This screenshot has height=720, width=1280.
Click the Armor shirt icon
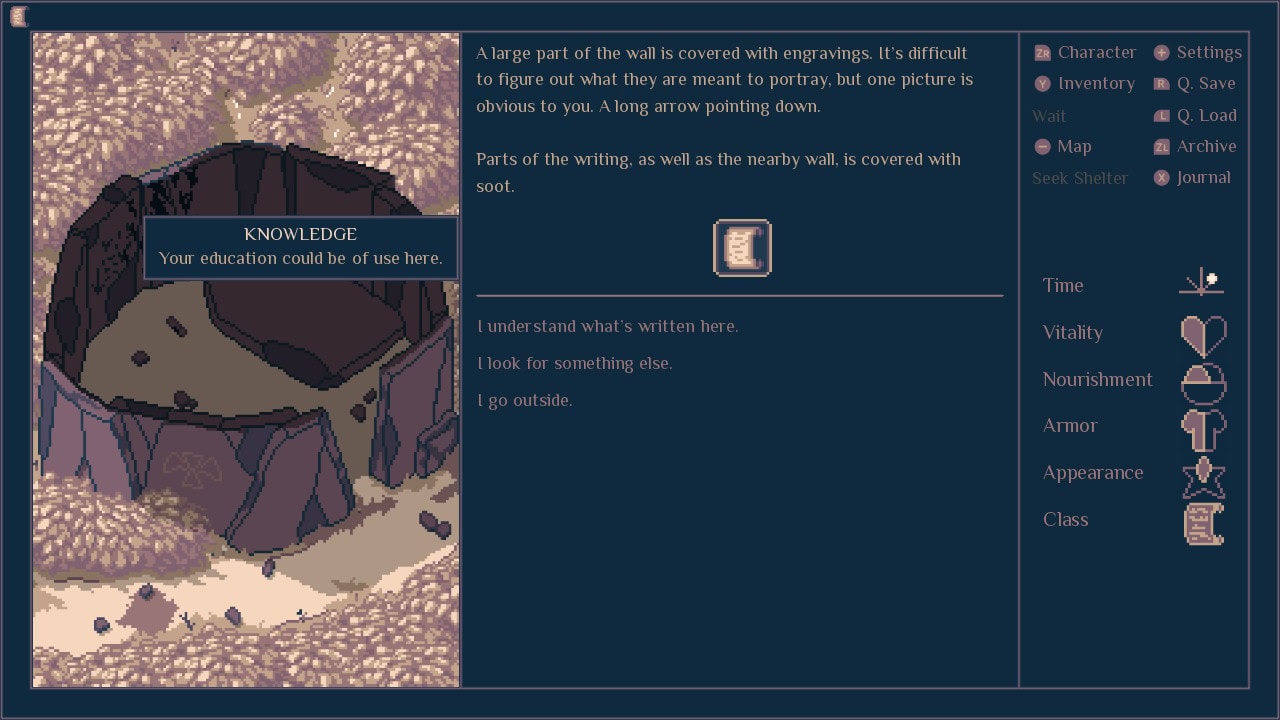tap(1203, 428)
